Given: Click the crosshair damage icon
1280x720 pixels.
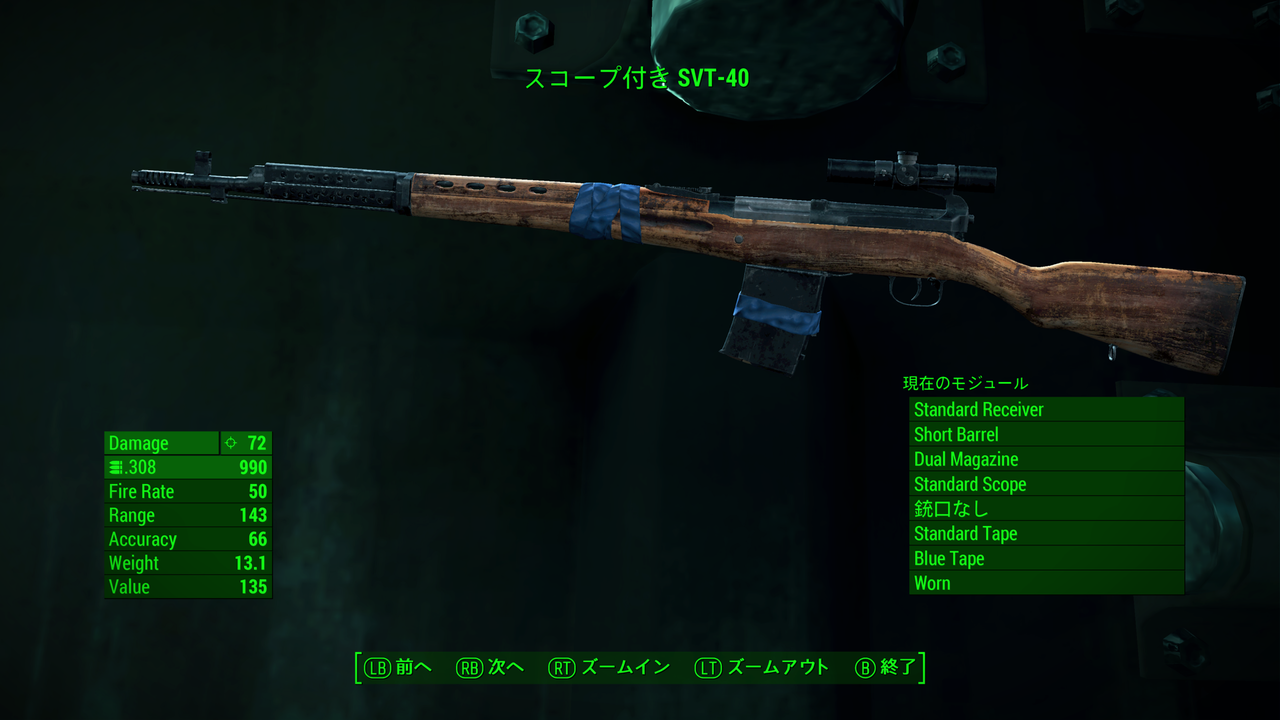Looking at the screenshot, I should (230, 443).
